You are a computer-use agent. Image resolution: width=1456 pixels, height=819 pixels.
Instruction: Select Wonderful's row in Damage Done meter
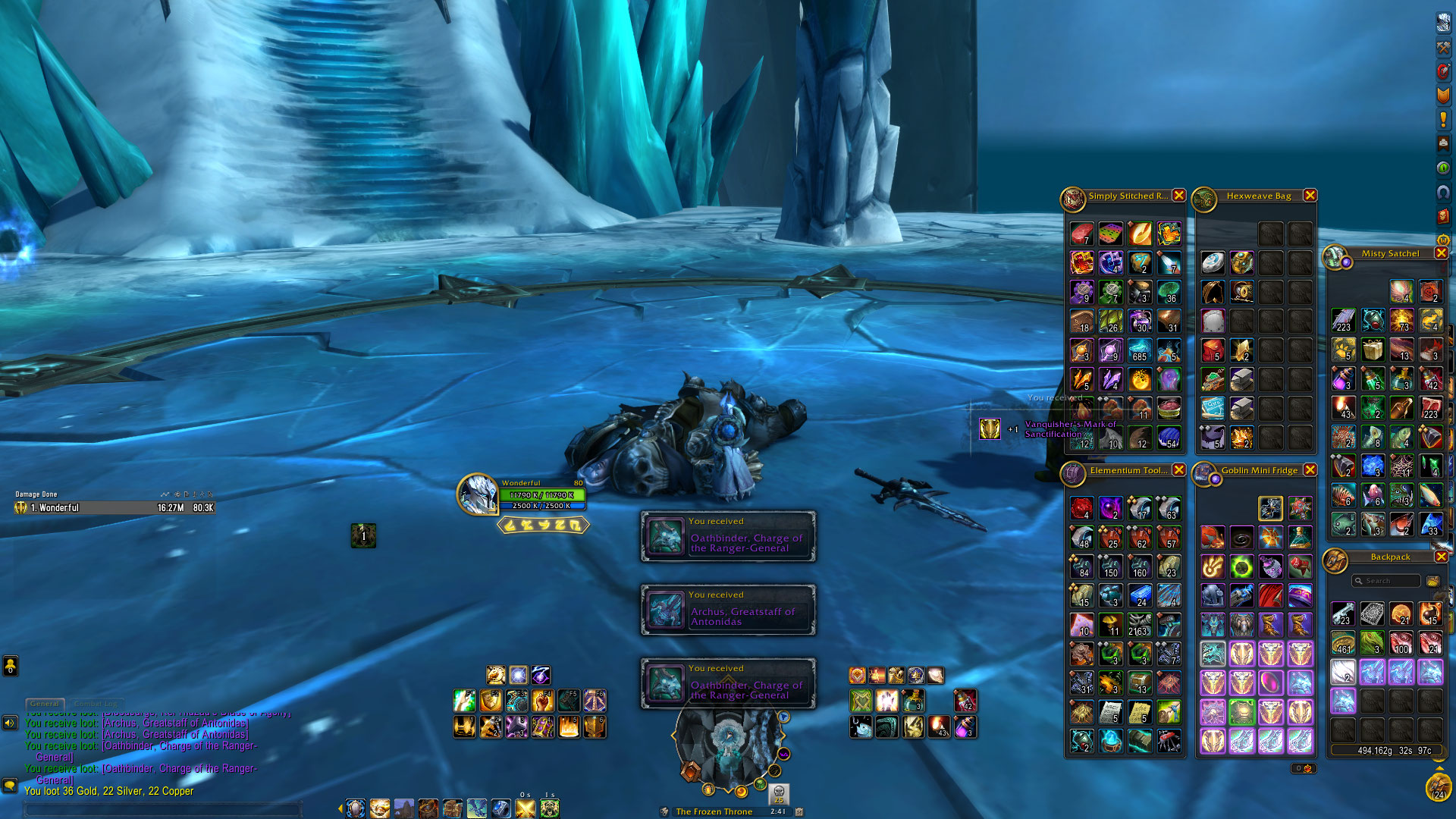(114, 508)
